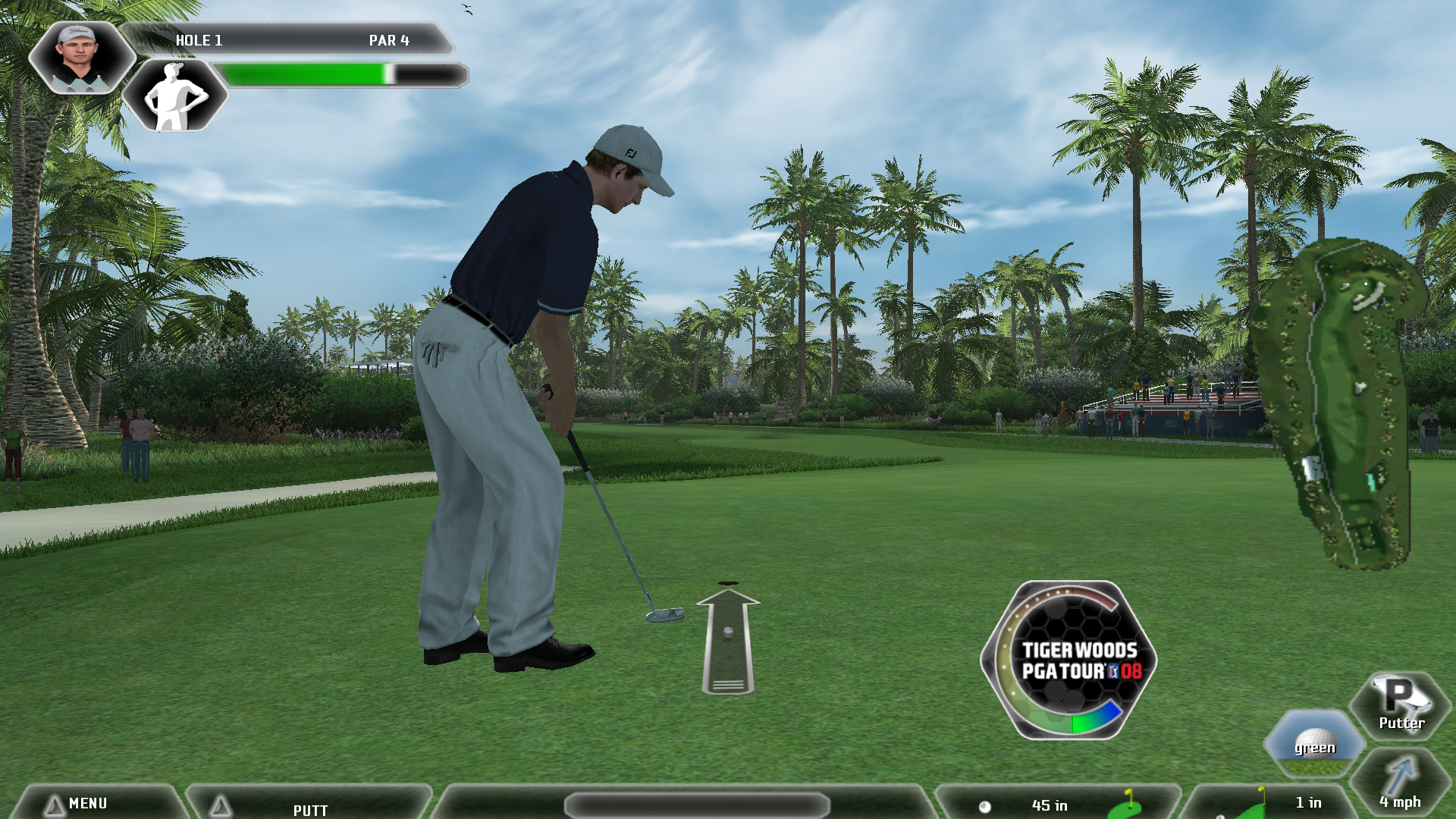Choose the Putter club icon
1456x819 pixels.
click(1400, 705)
